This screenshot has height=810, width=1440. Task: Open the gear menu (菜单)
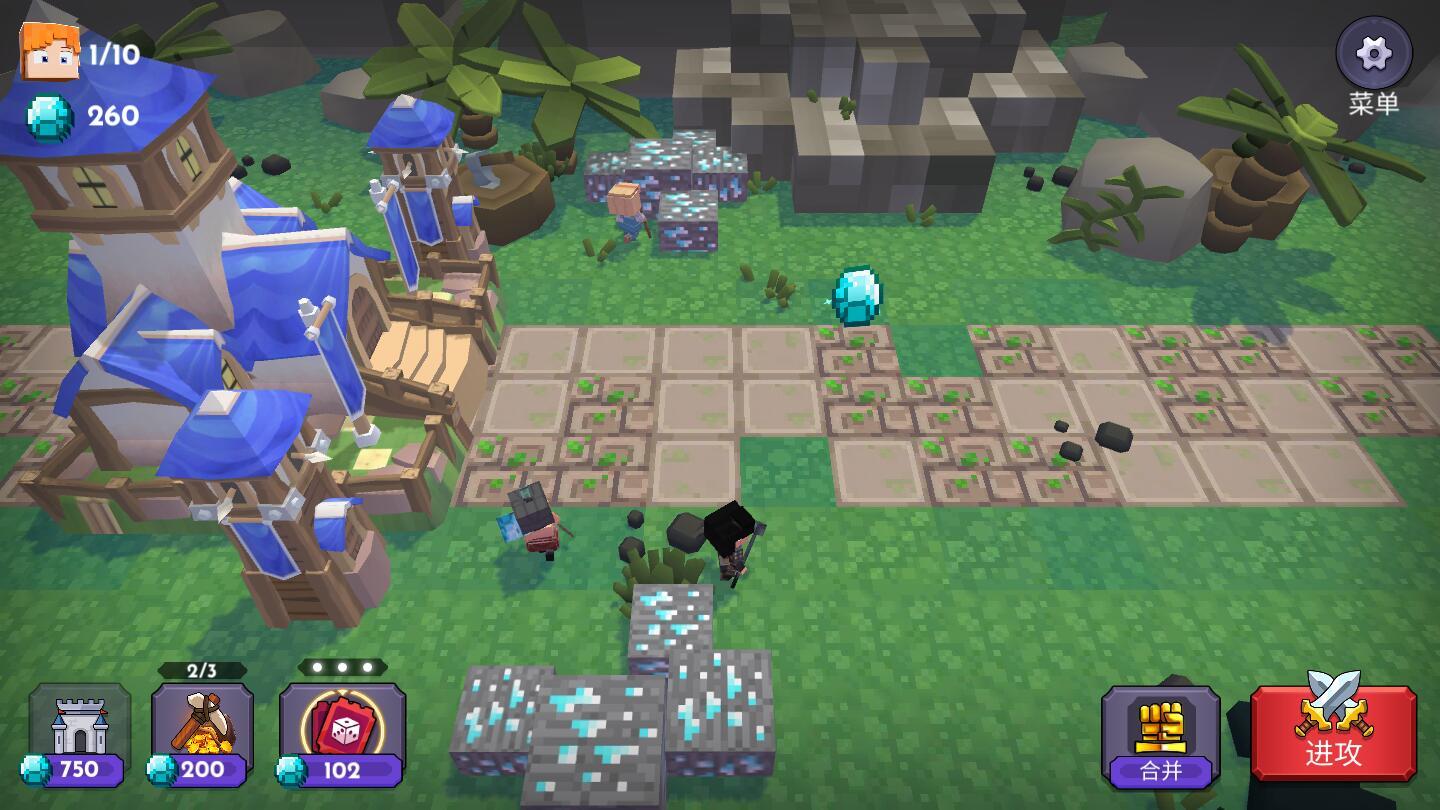[x=1374, y=54]
